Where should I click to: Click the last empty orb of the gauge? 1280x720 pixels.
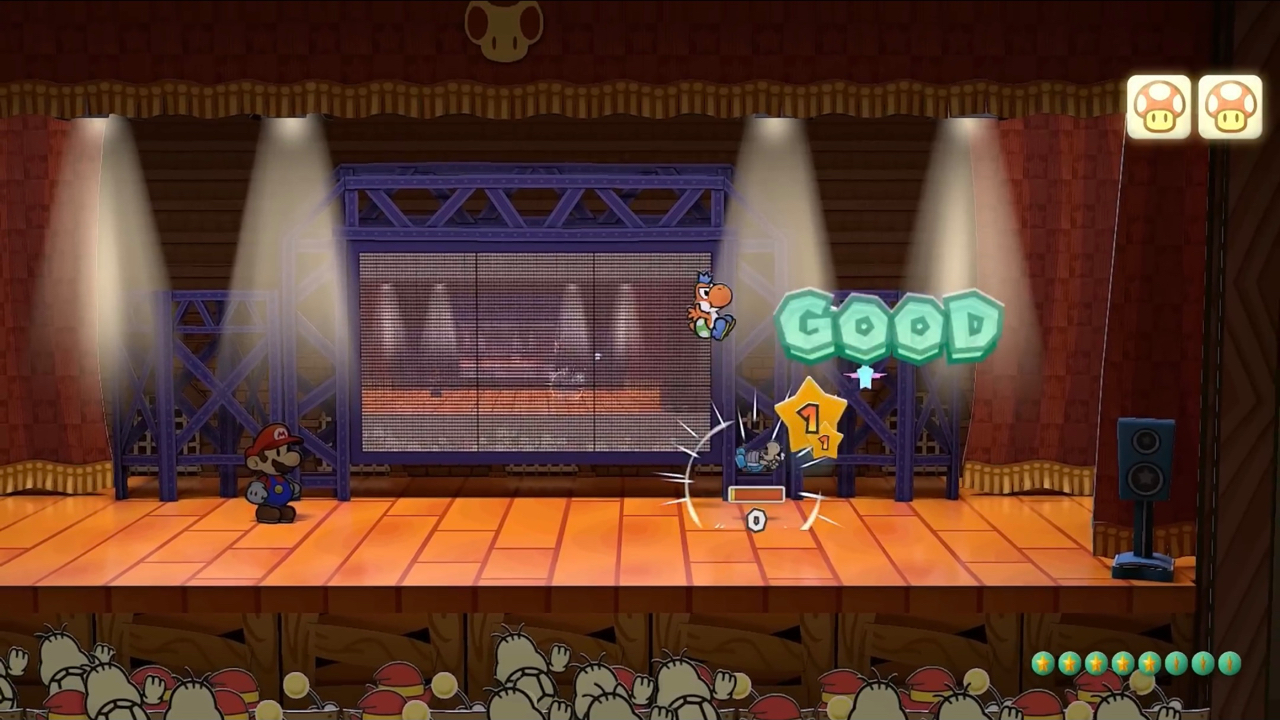(1231, 662)
